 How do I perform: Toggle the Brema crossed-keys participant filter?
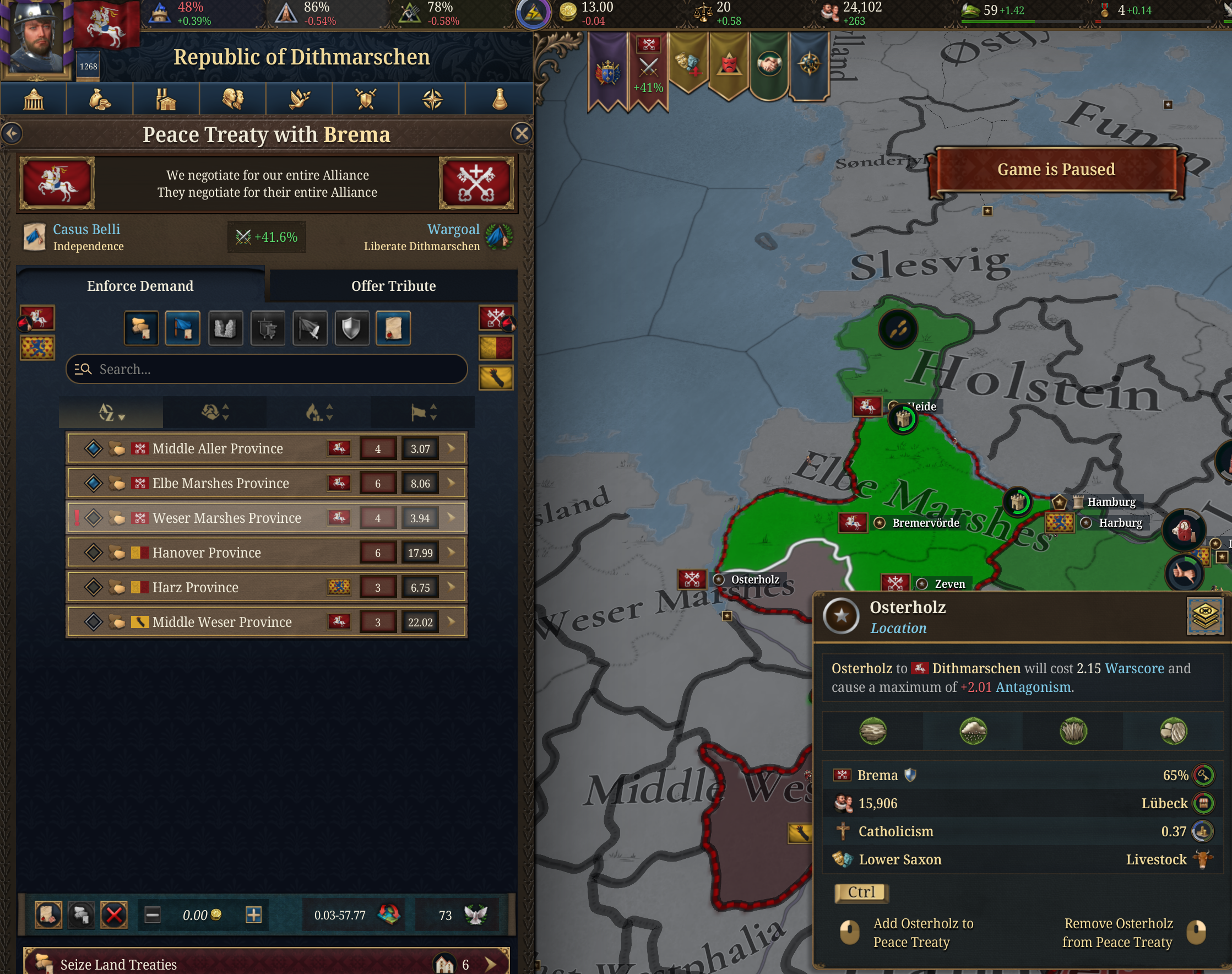click(497, 318)
